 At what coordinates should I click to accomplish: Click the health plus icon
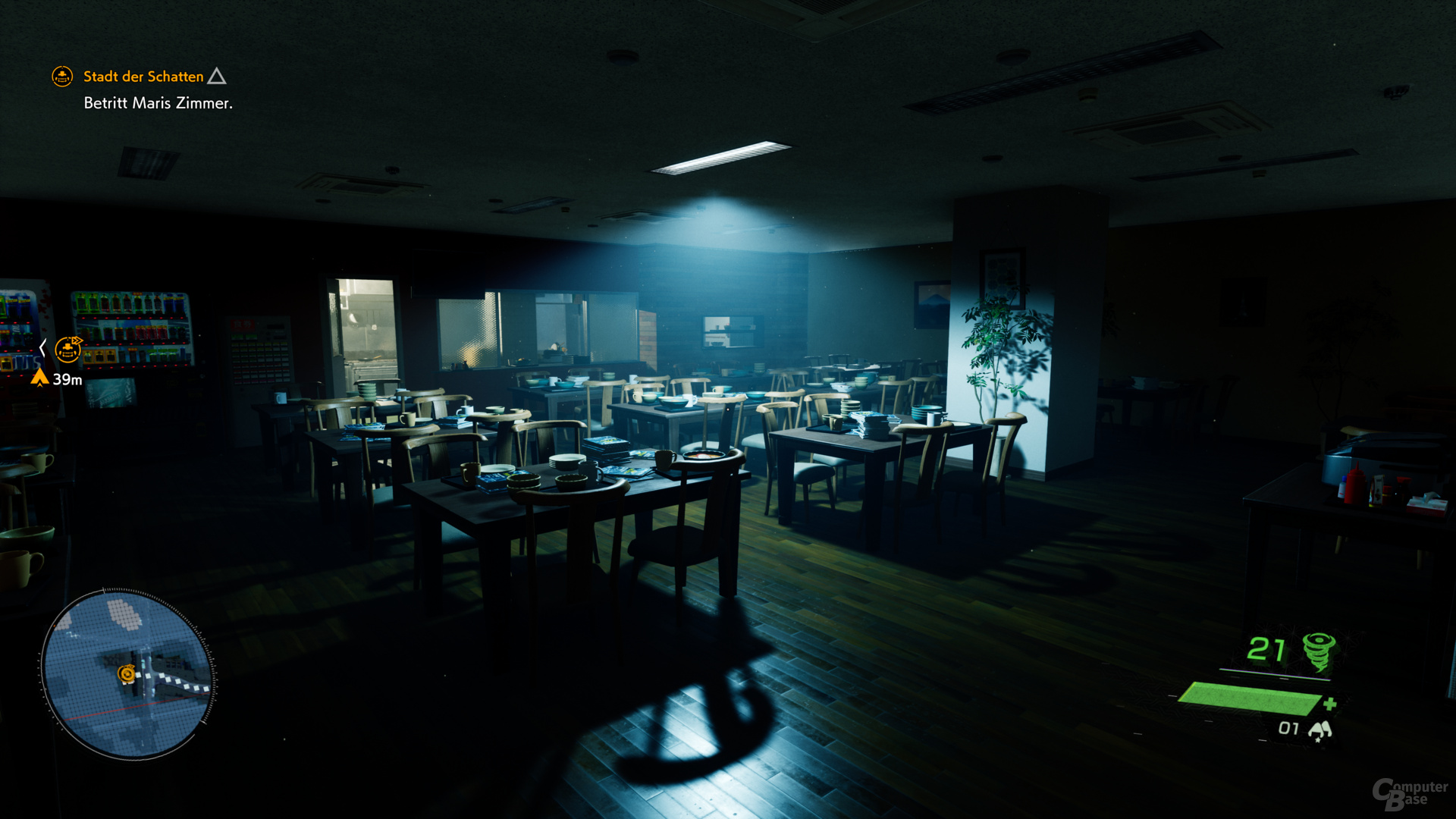[1329, 704]
